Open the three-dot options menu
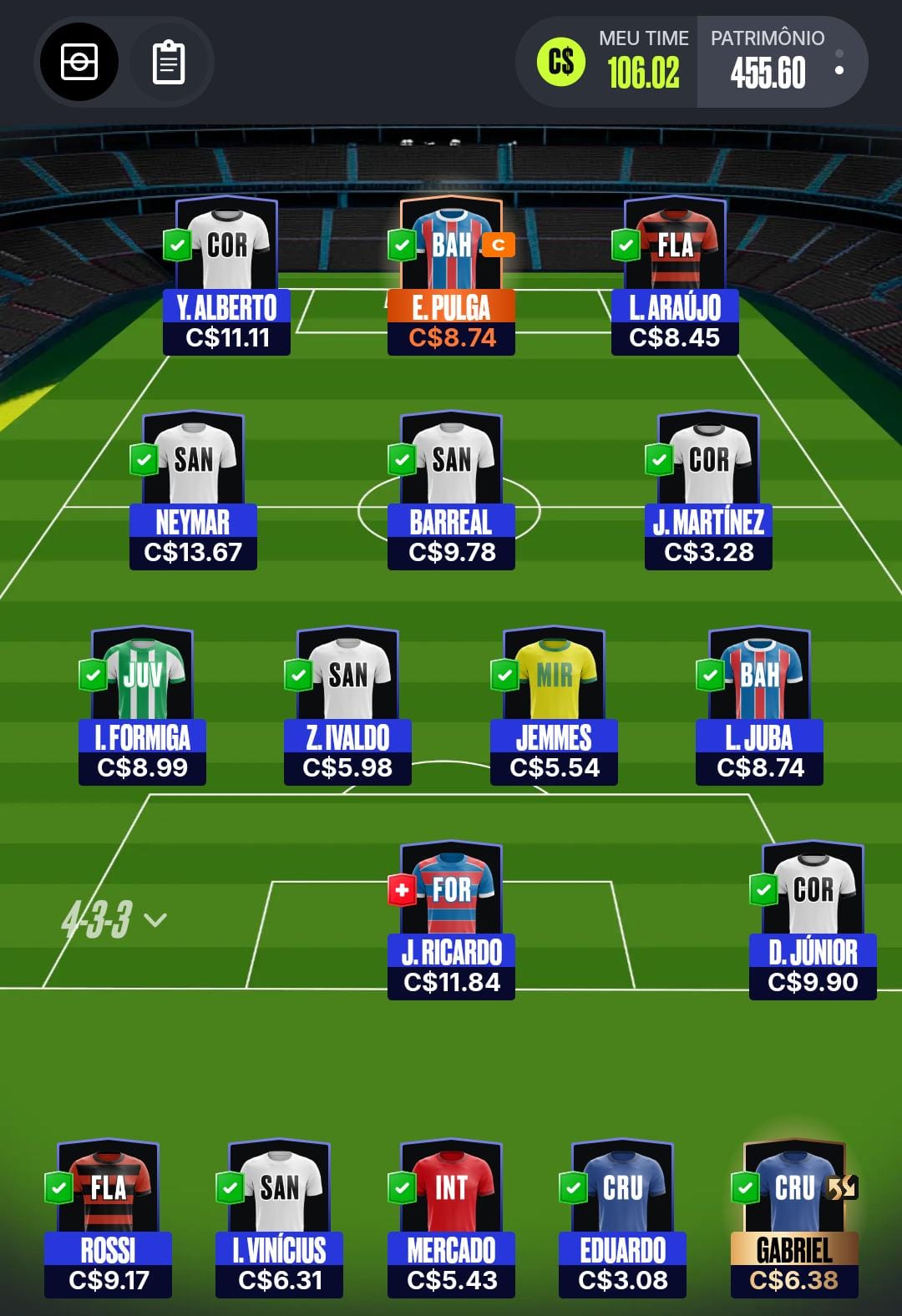The width and height of the screenshot is (902, 1316). (839, 63)
